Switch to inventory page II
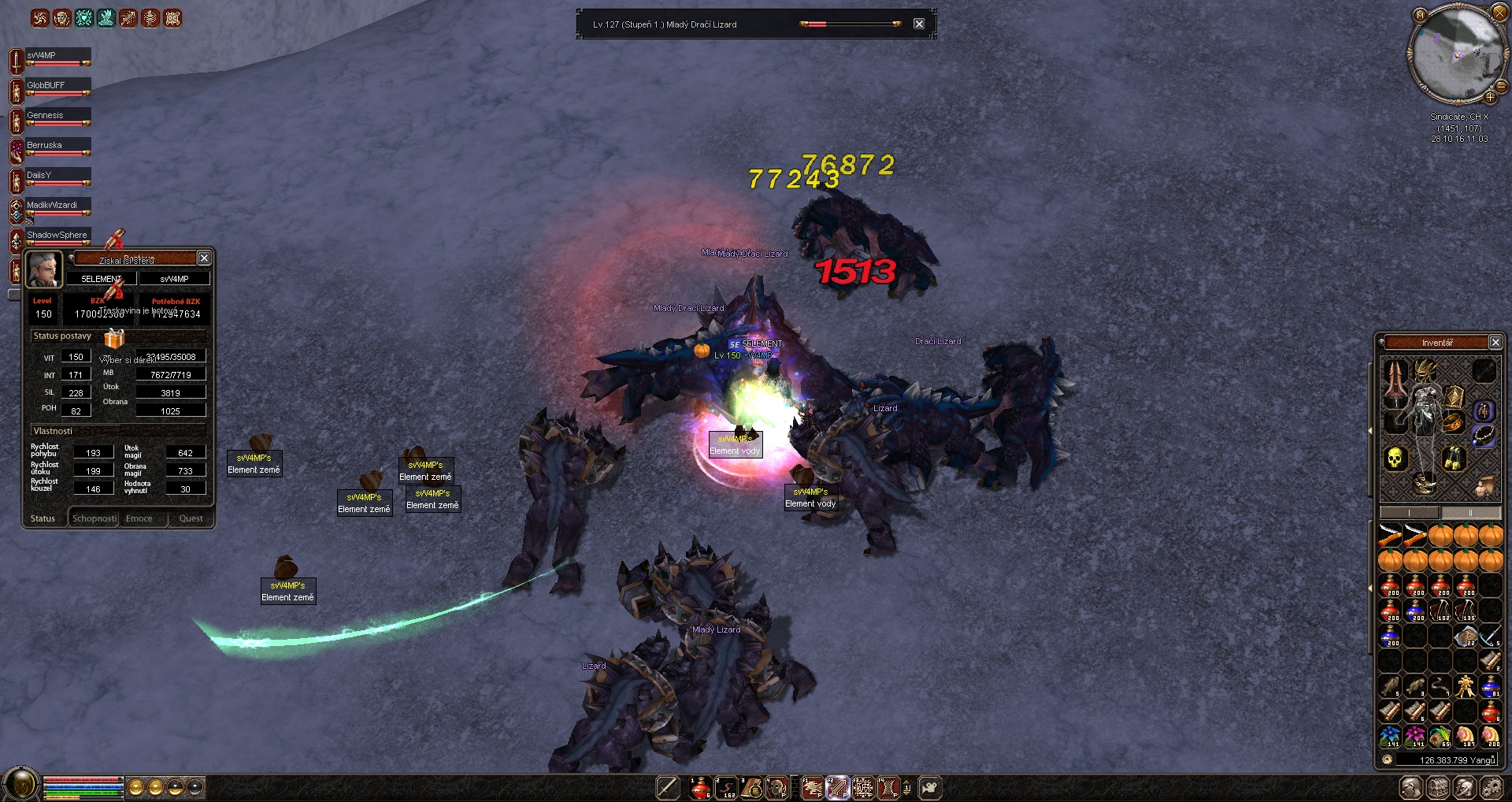The width and height of the screenshot is (1512, 802). (x=1470, y=513)
